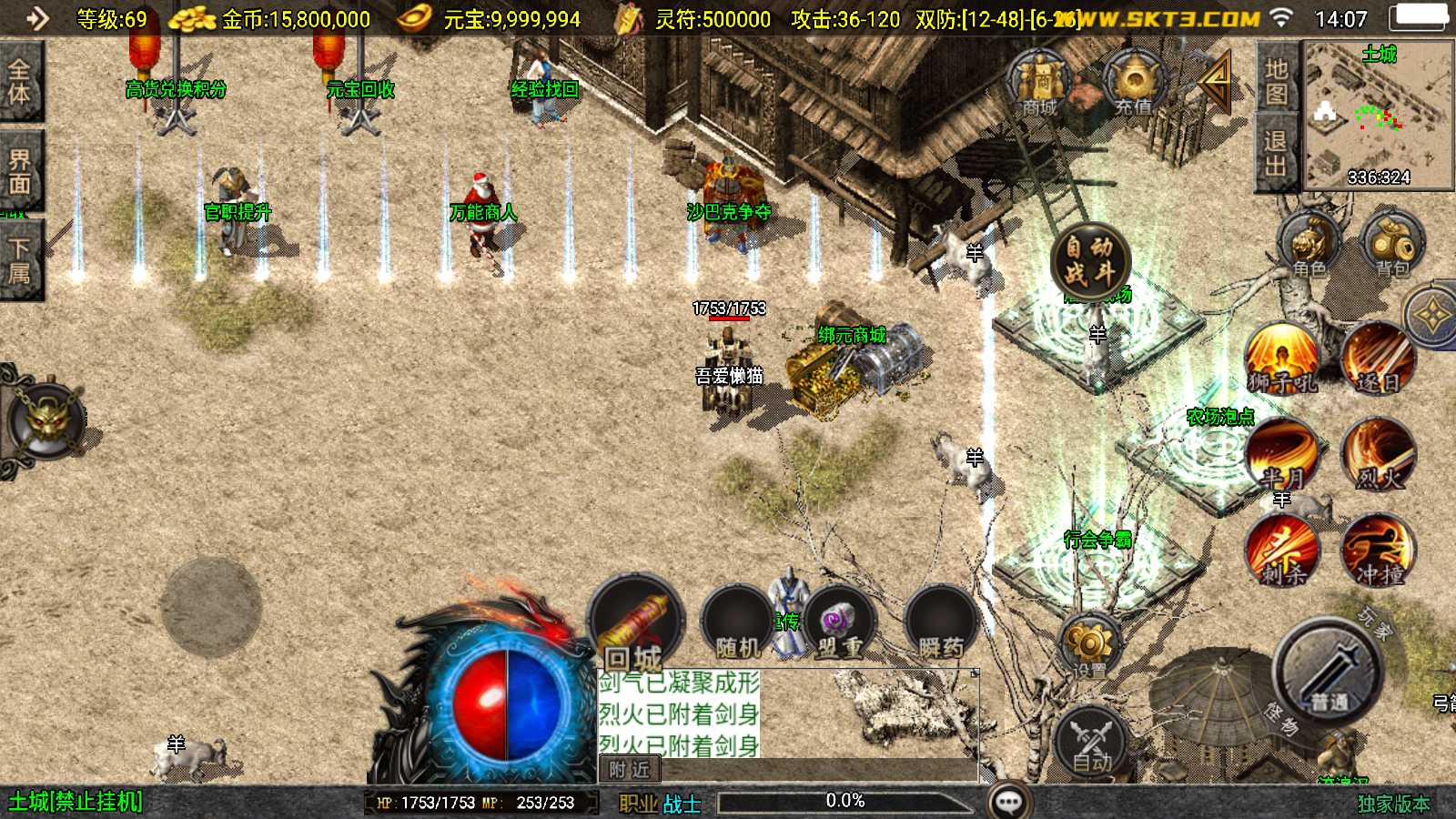This screenshot has height=819, width=1456.
Task: Open the chat emoji bubble icon
Action: 1008,802
